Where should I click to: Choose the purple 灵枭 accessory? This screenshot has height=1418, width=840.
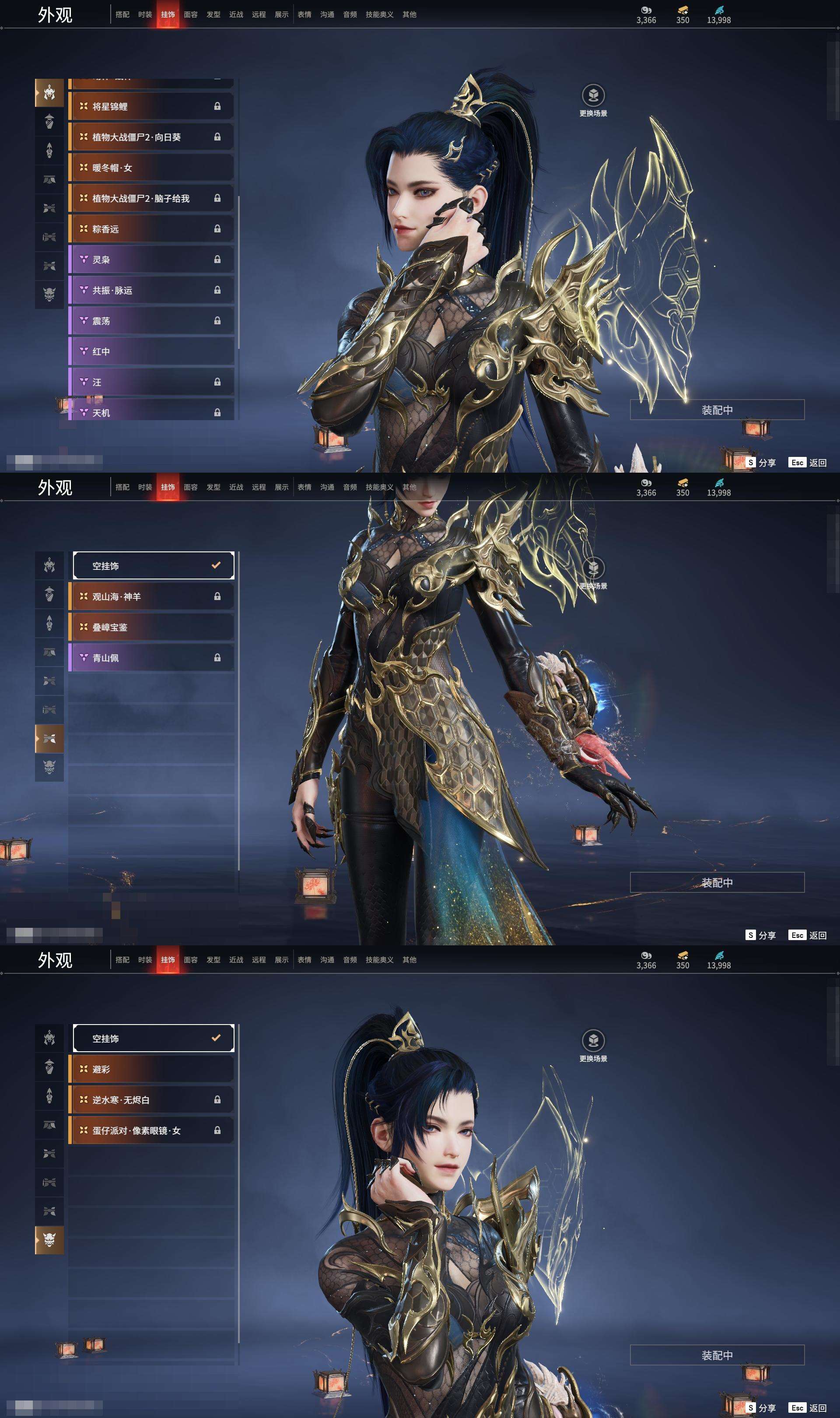point(150,259)
